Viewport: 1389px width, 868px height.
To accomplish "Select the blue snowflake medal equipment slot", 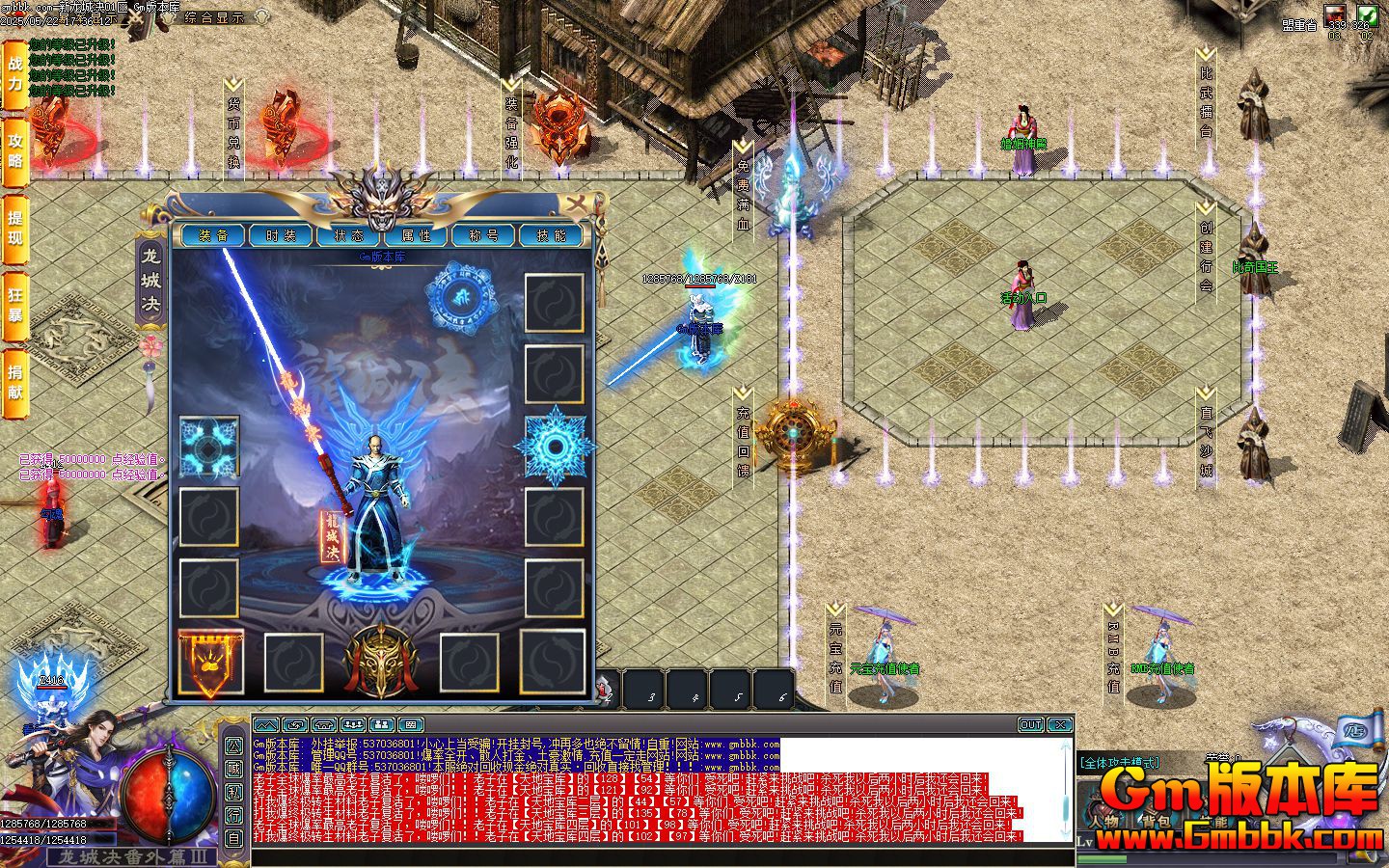I will tap(555, 446).
